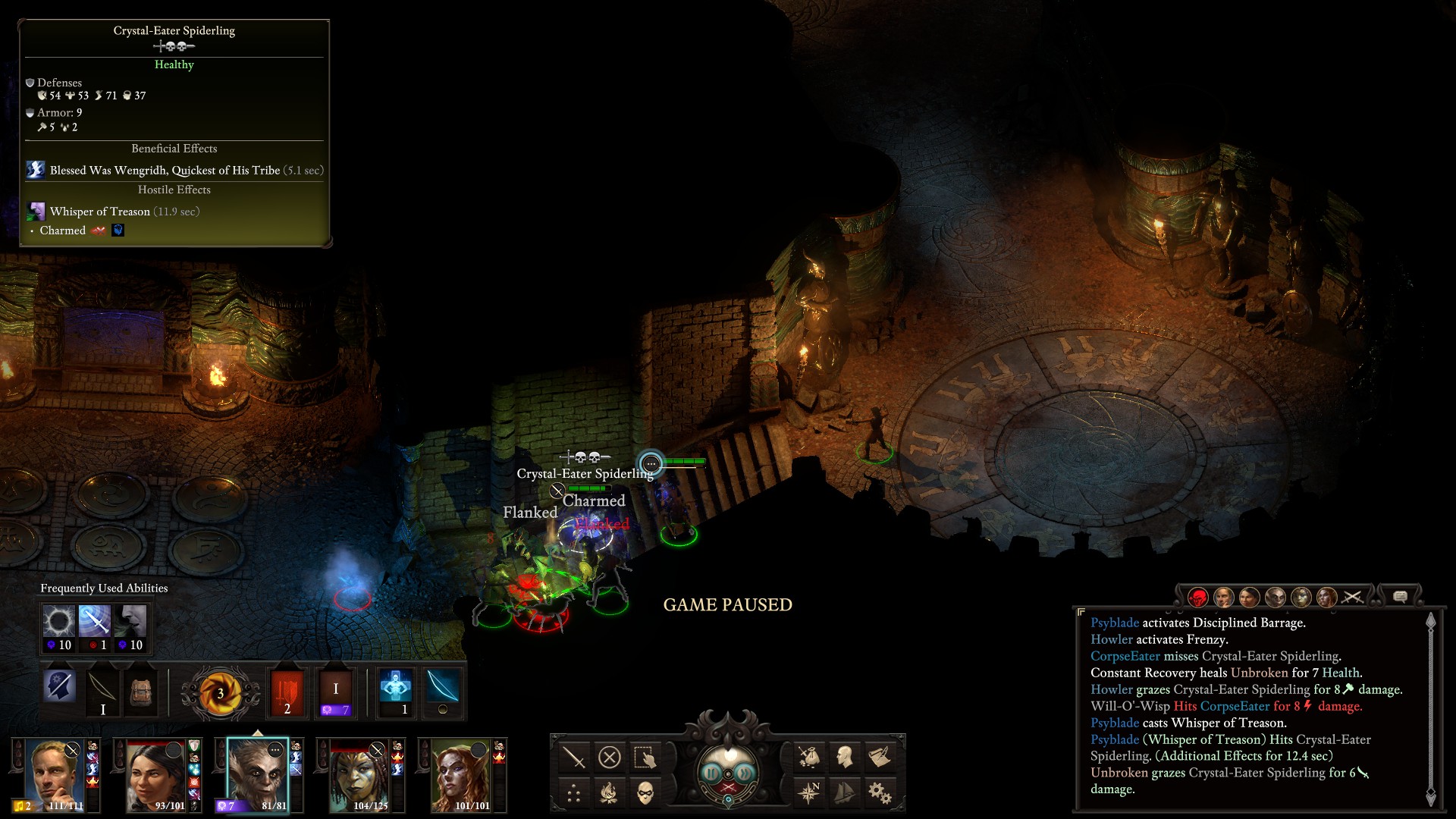Image resolution: width=1456 pixels, height=819 pixels.
Task: Open the Empower ability with 3 charges
Action: [220, 692]
